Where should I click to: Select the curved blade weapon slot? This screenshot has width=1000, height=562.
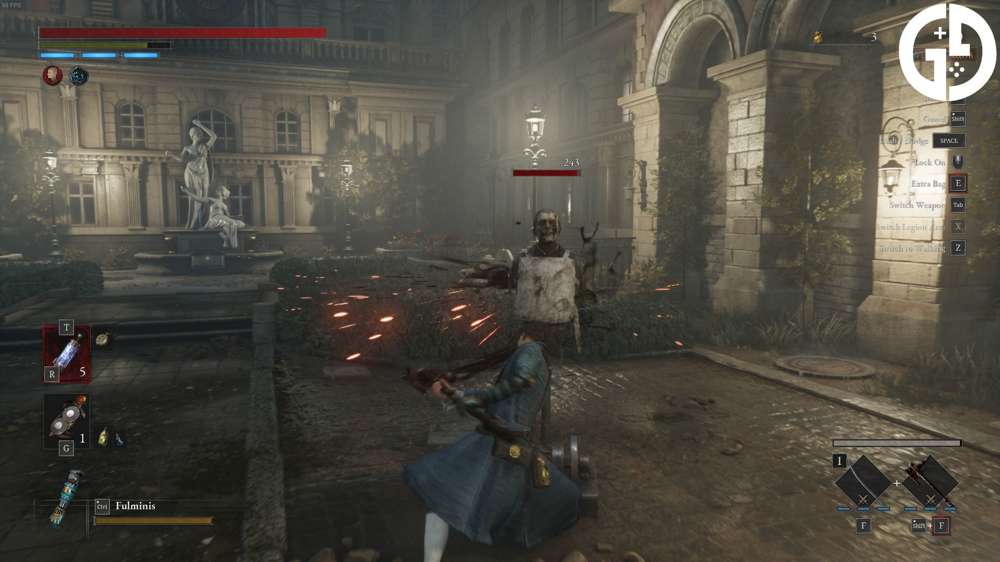pyautogui.click(x=863, y=485)
